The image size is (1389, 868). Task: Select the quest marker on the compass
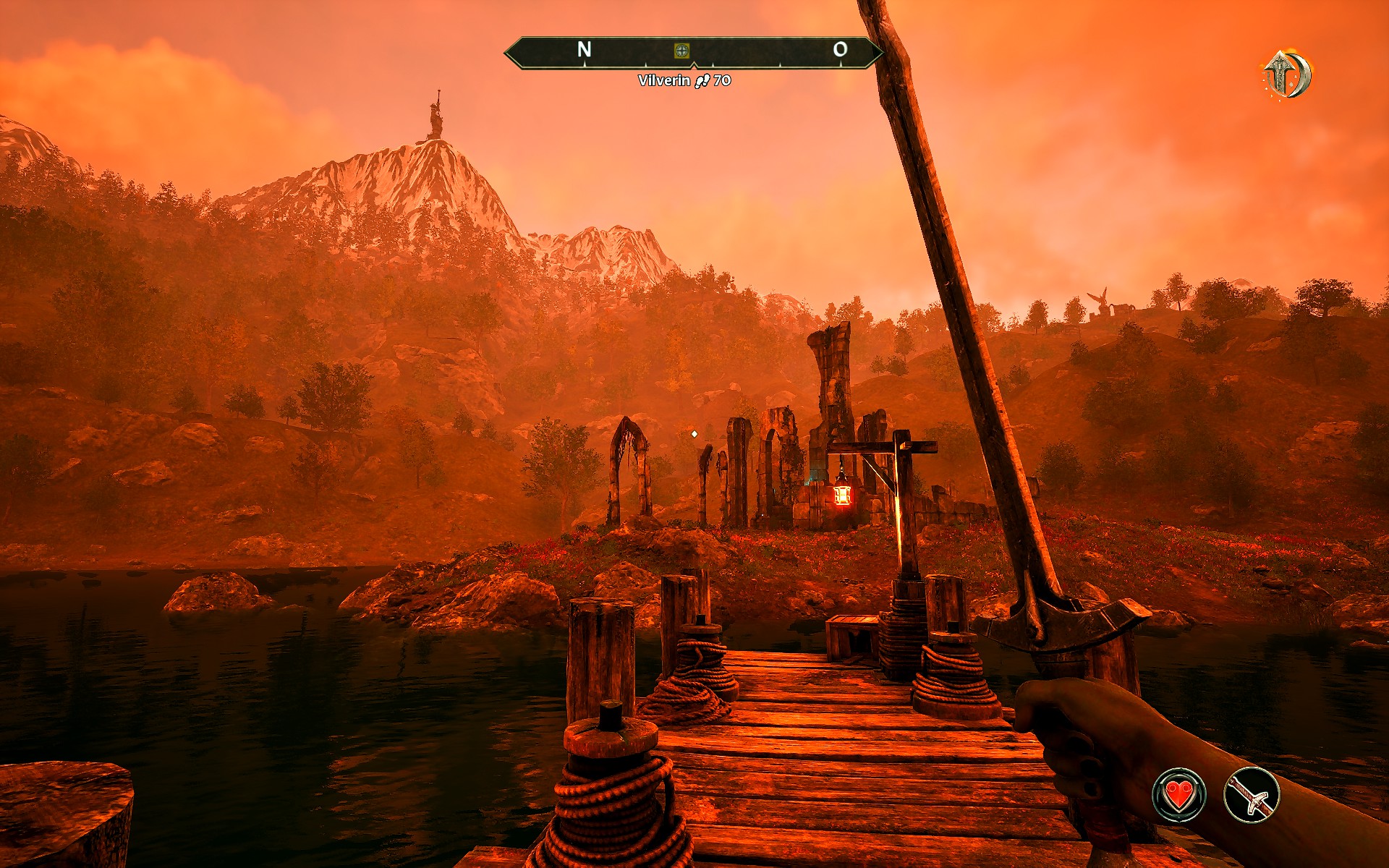point(681,50)
